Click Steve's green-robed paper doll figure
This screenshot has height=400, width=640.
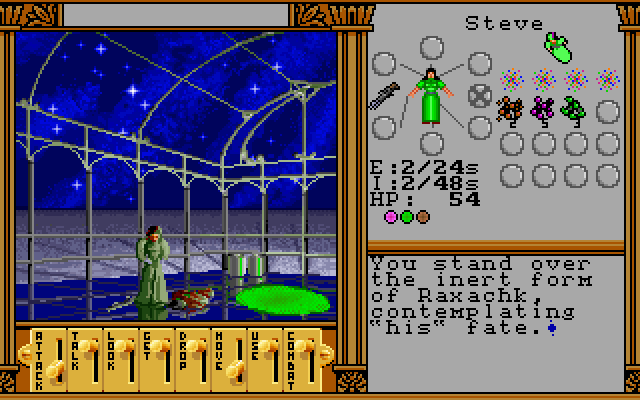click(431, 97)
